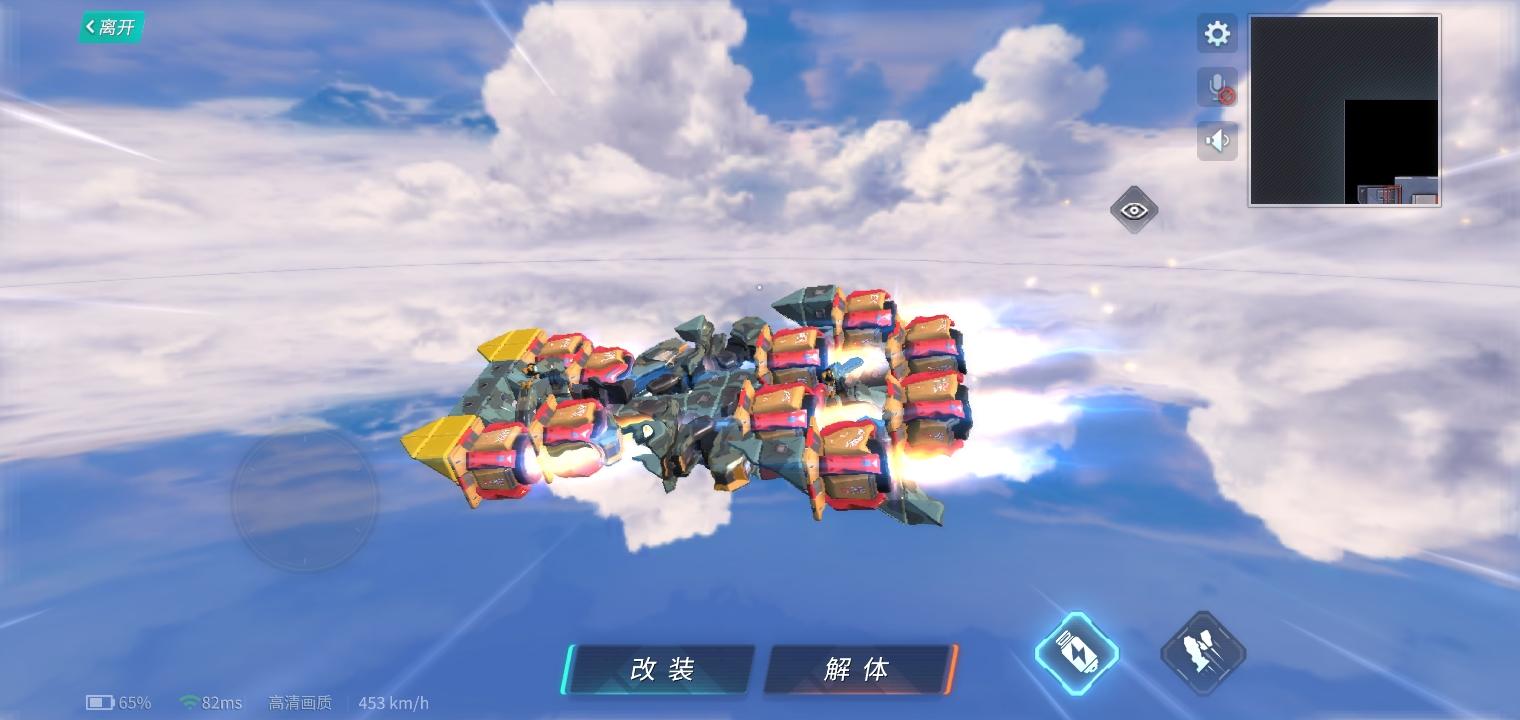This screenshot has width=1520, height=720.
Task: Activate the glowing energy cell skill
Action: coord(1076,652)
